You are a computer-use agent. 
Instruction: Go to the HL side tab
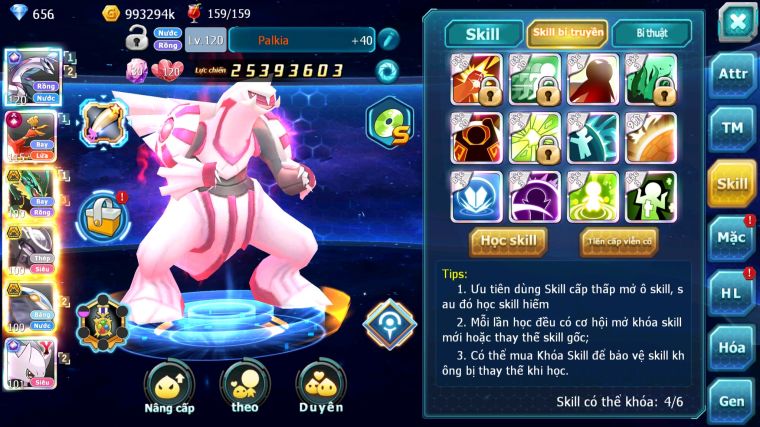pos(732,292)
